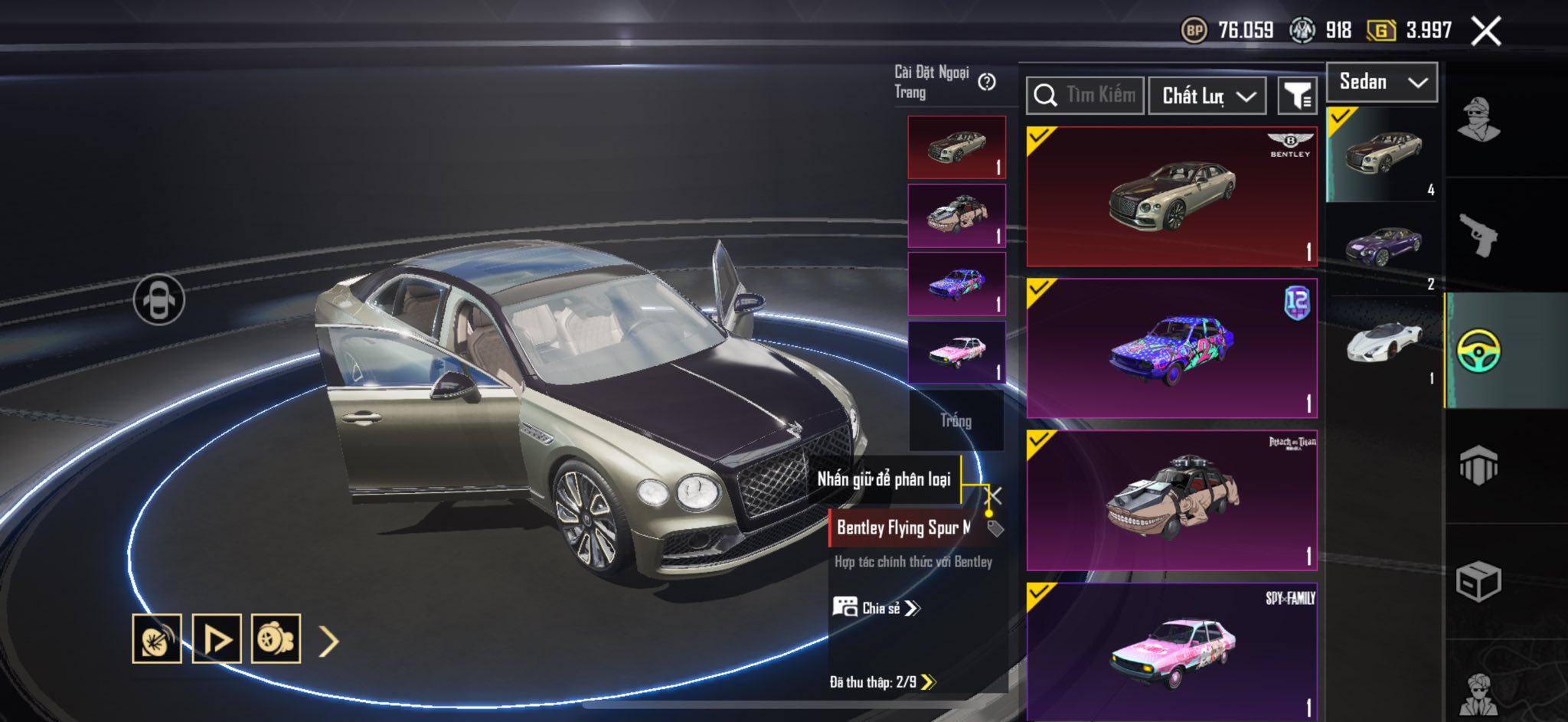Show help for Cài Đặt Ngoại Trang
This screenshot has width=1568, height=722.
click(987, 82)
